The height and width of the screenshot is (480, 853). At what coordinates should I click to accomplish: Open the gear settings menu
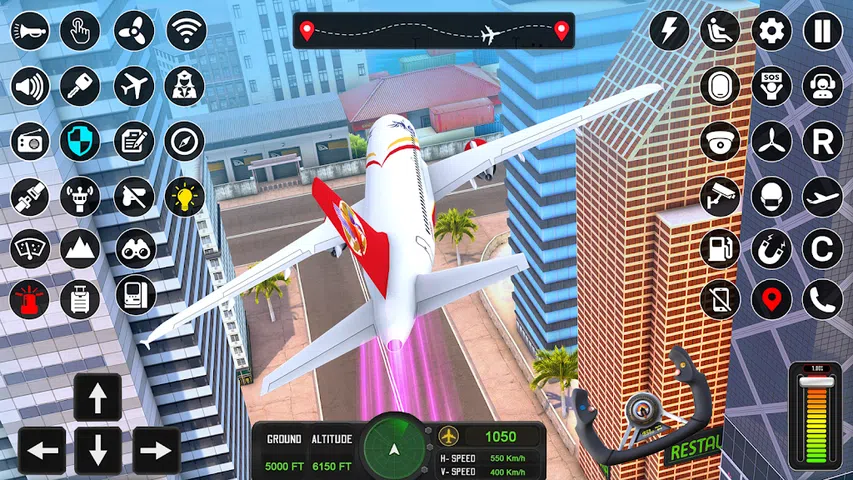[771, 31]
